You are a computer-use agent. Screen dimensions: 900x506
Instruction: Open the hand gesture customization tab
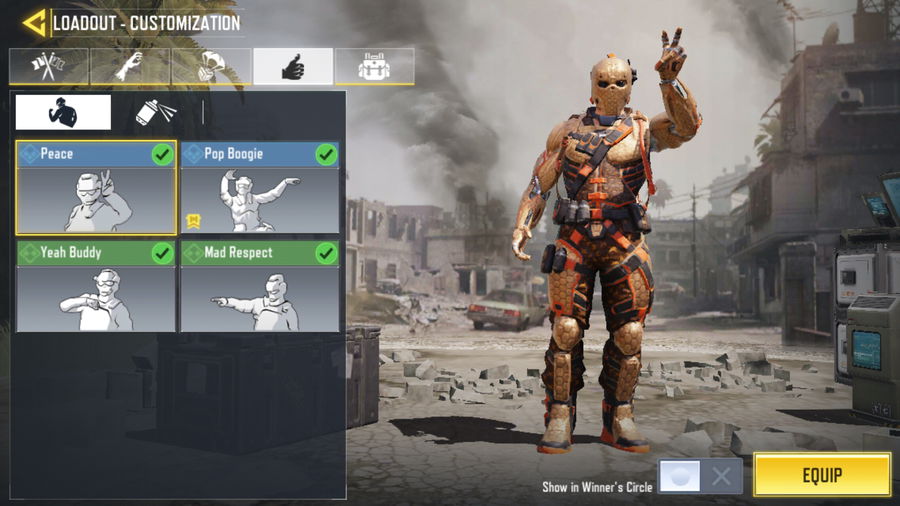(x=130, y=66)
